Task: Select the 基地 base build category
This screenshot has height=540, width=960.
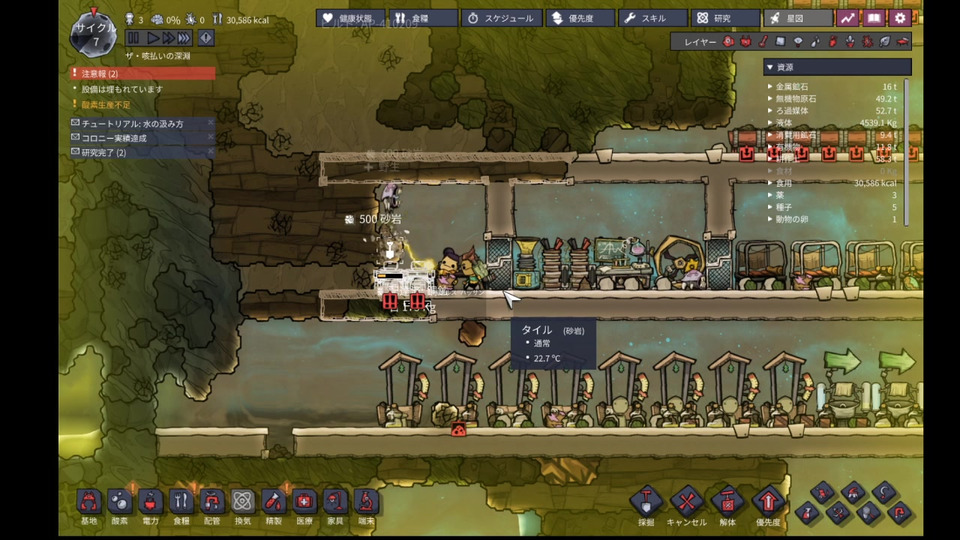Action: tap(89, 502)
